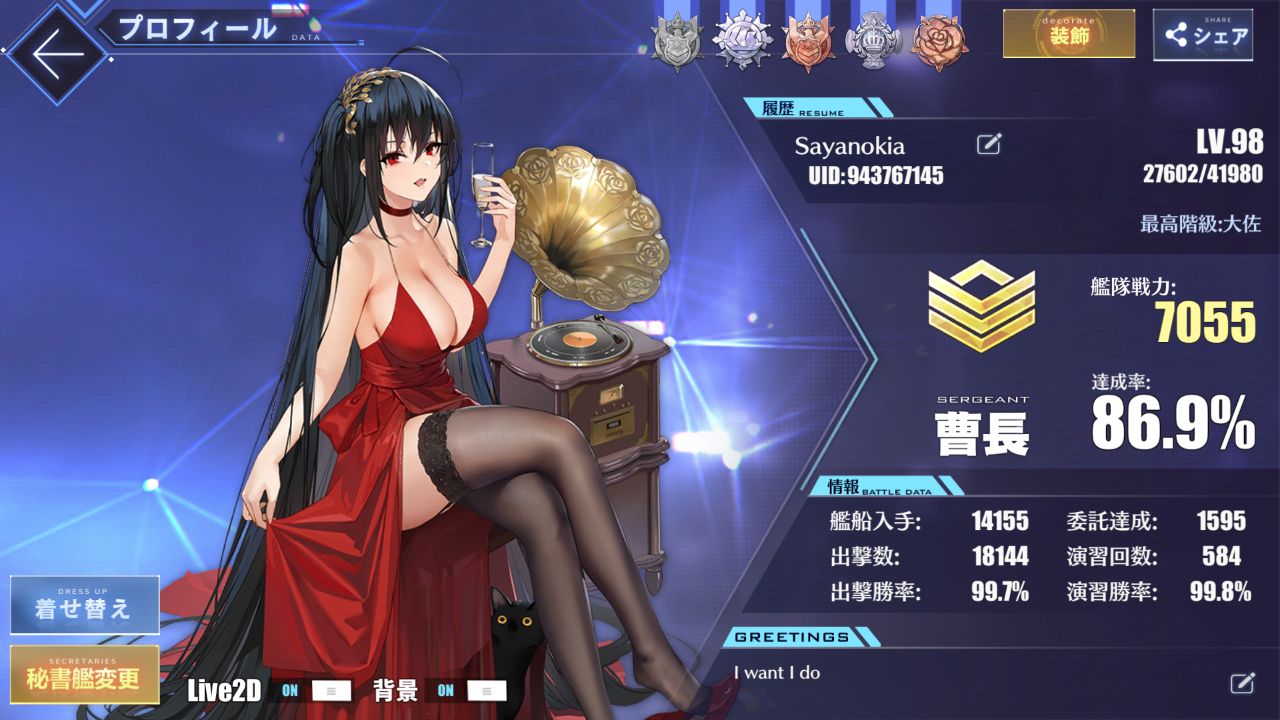Choose 秘書艦変更 to change secretary
This screenshot has height=720, width=1280.
[x=85, y=674]
